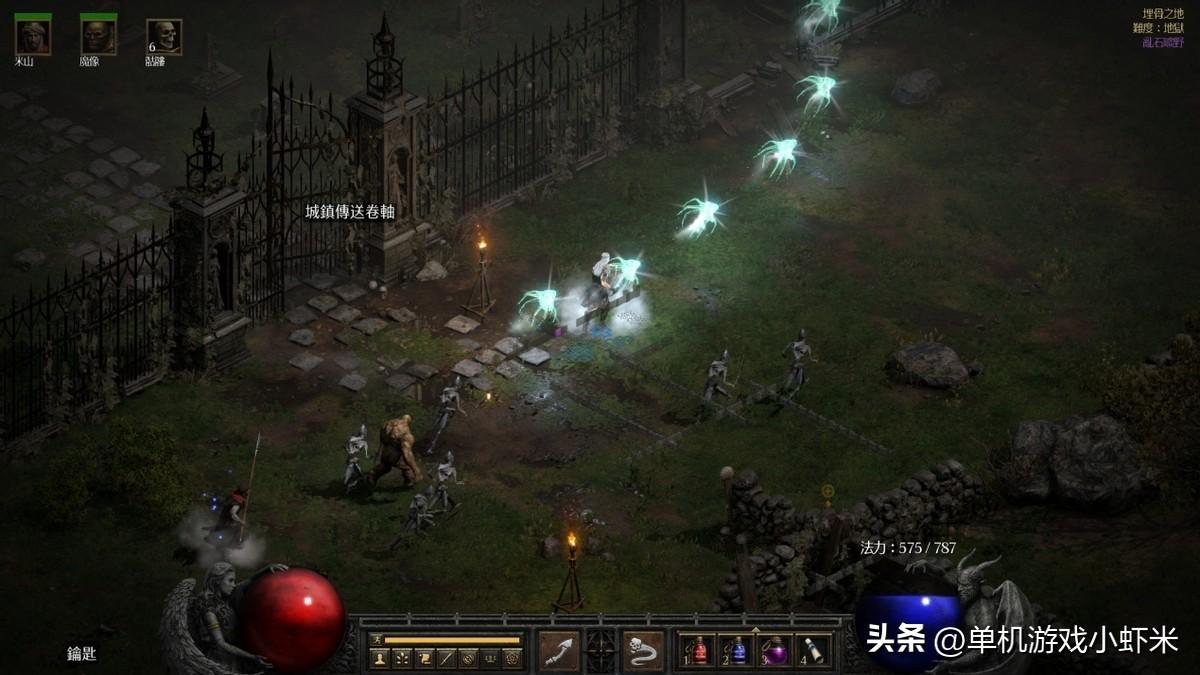1200x675 pixels.
Task: Select the skeleton summon portrait showing 6
Action: click(x=164, y=37)
